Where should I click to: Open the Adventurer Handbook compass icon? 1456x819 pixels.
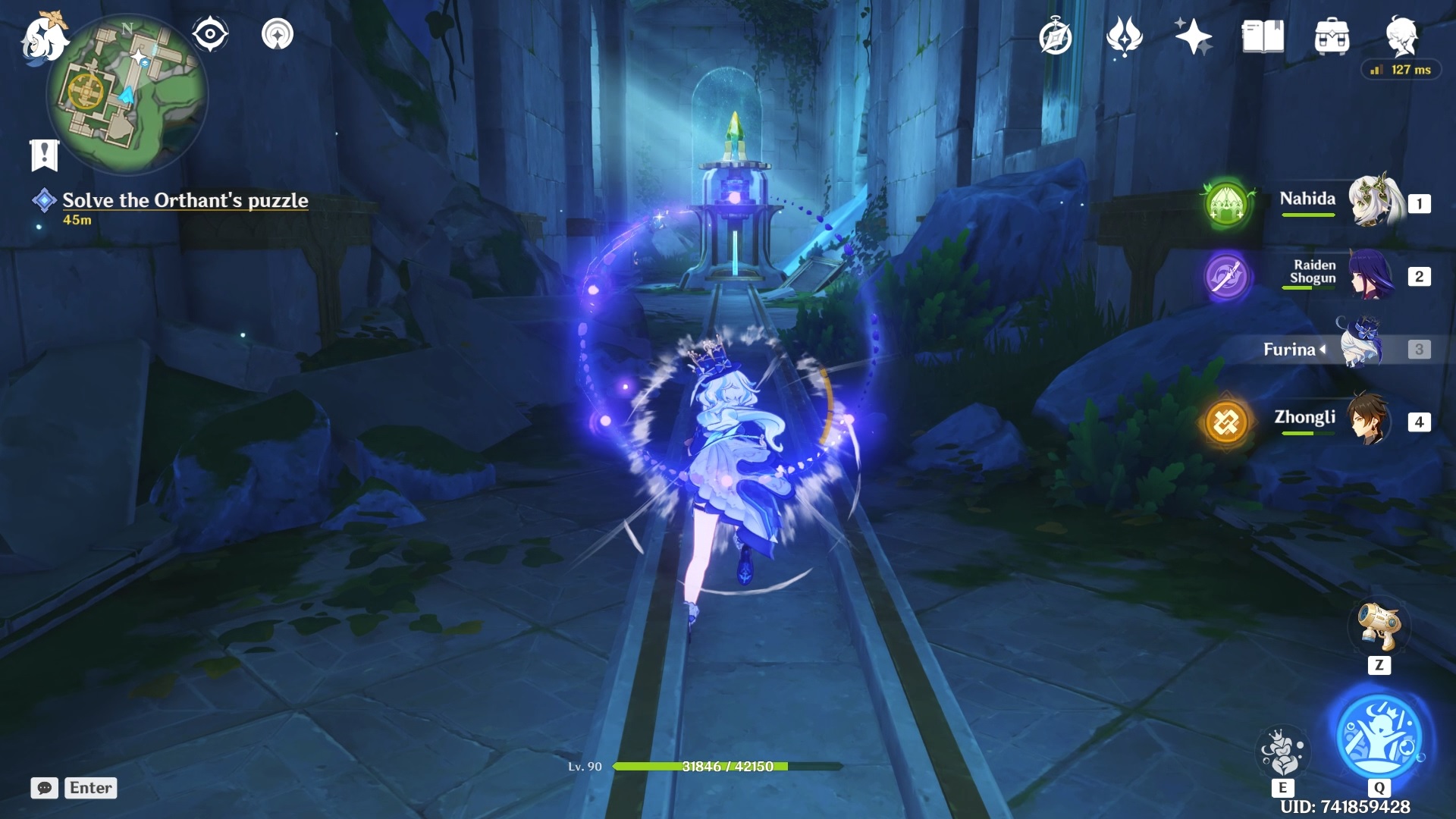[1056, 37]
